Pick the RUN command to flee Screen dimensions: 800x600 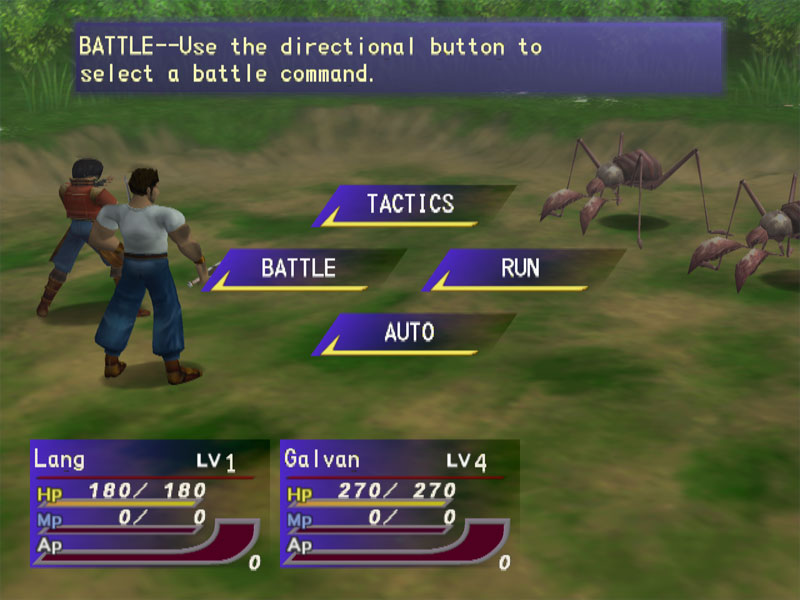coord(520,268)
